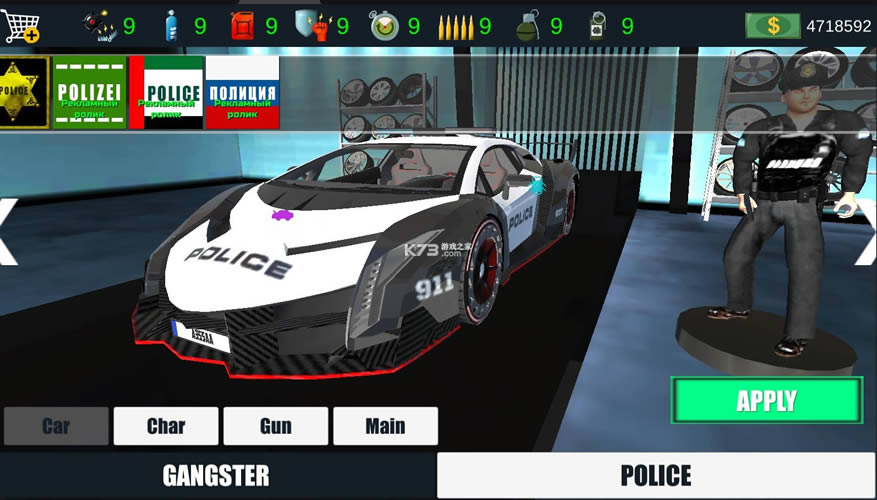Select the gold sheriff star police skin
This screenshot has width=877, height=500.
coord(23,92)
